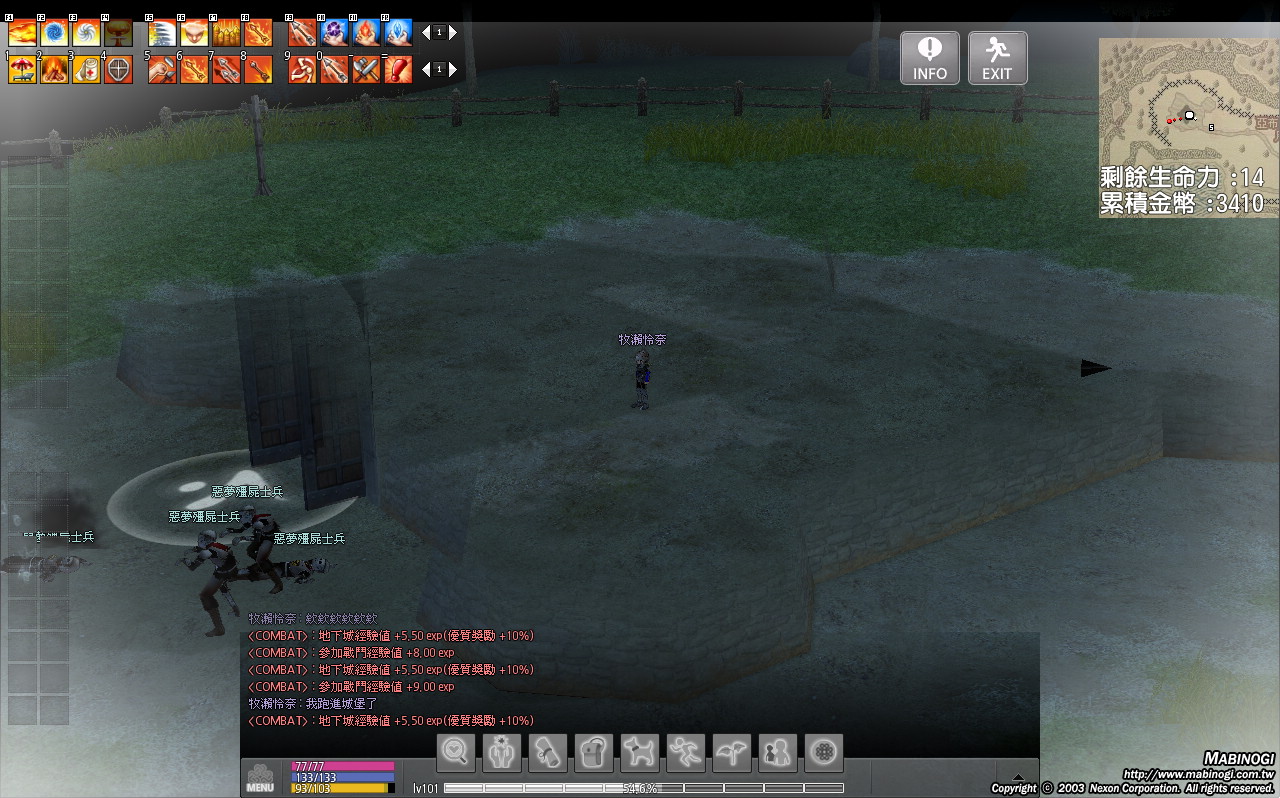Activate the mushroom cloud explosion skill

click(x=118, y=34)
